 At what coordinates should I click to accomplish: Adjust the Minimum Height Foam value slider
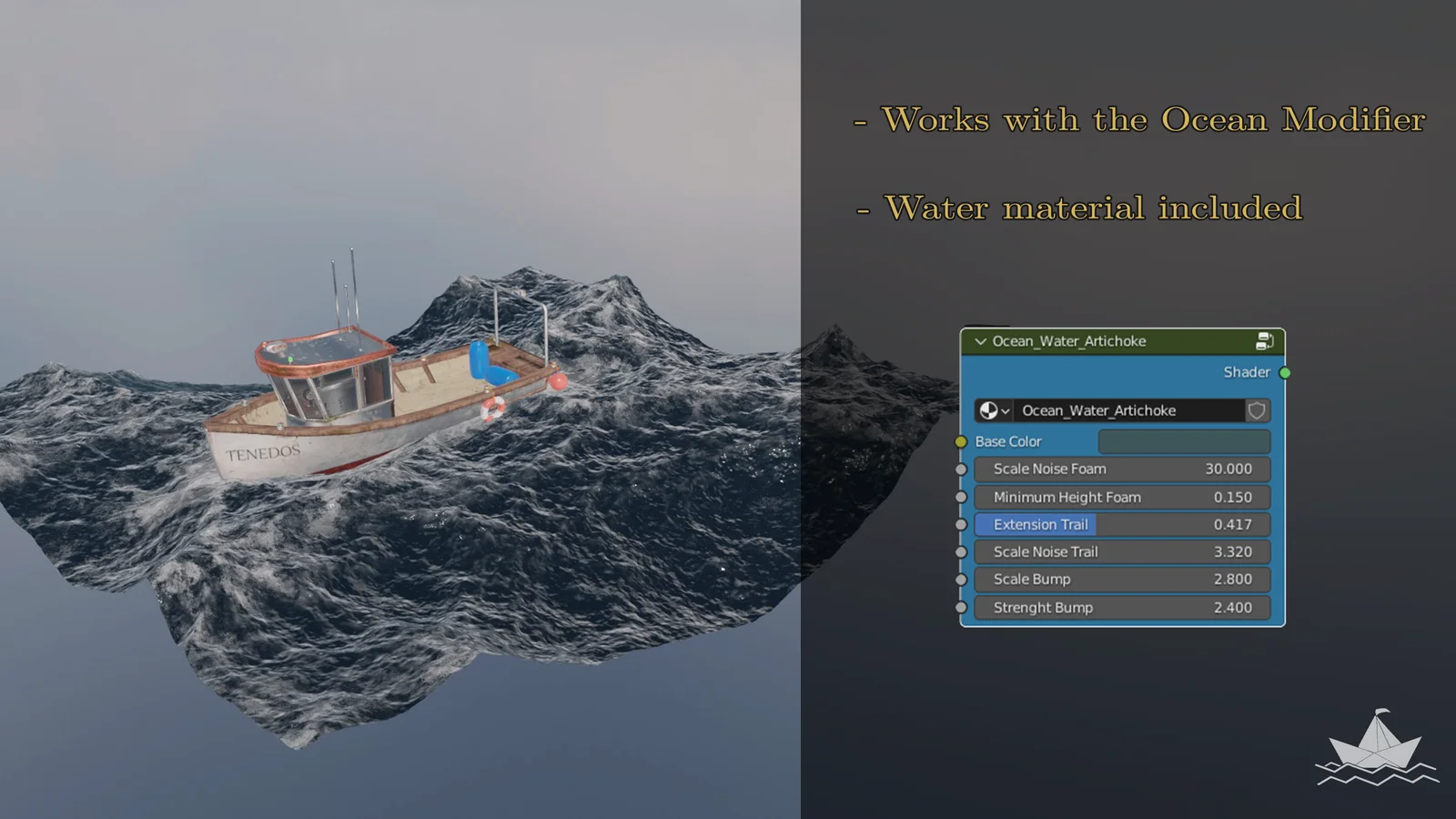[1119, 497]
